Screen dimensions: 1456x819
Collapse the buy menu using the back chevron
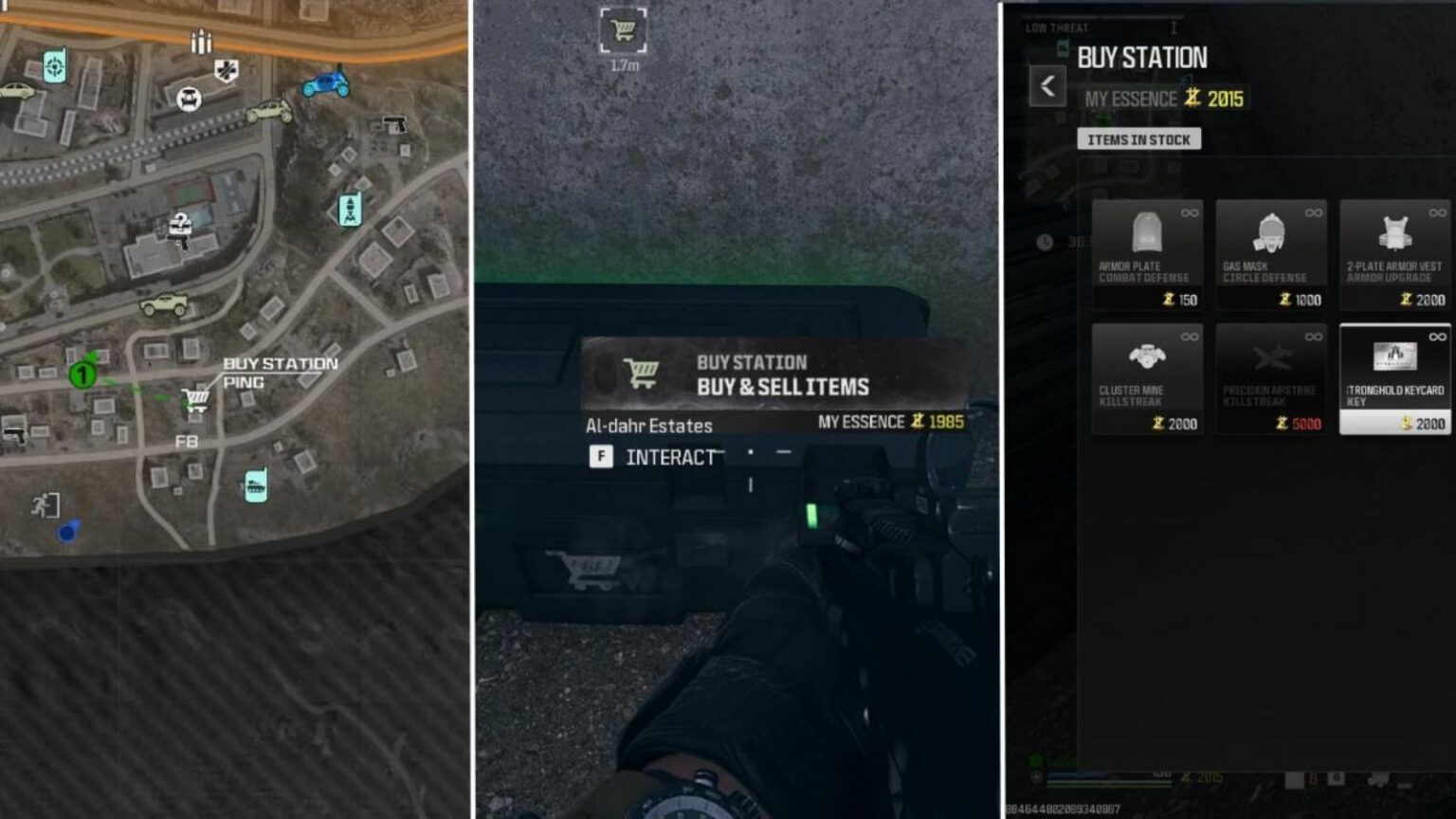pos(1047,85)
